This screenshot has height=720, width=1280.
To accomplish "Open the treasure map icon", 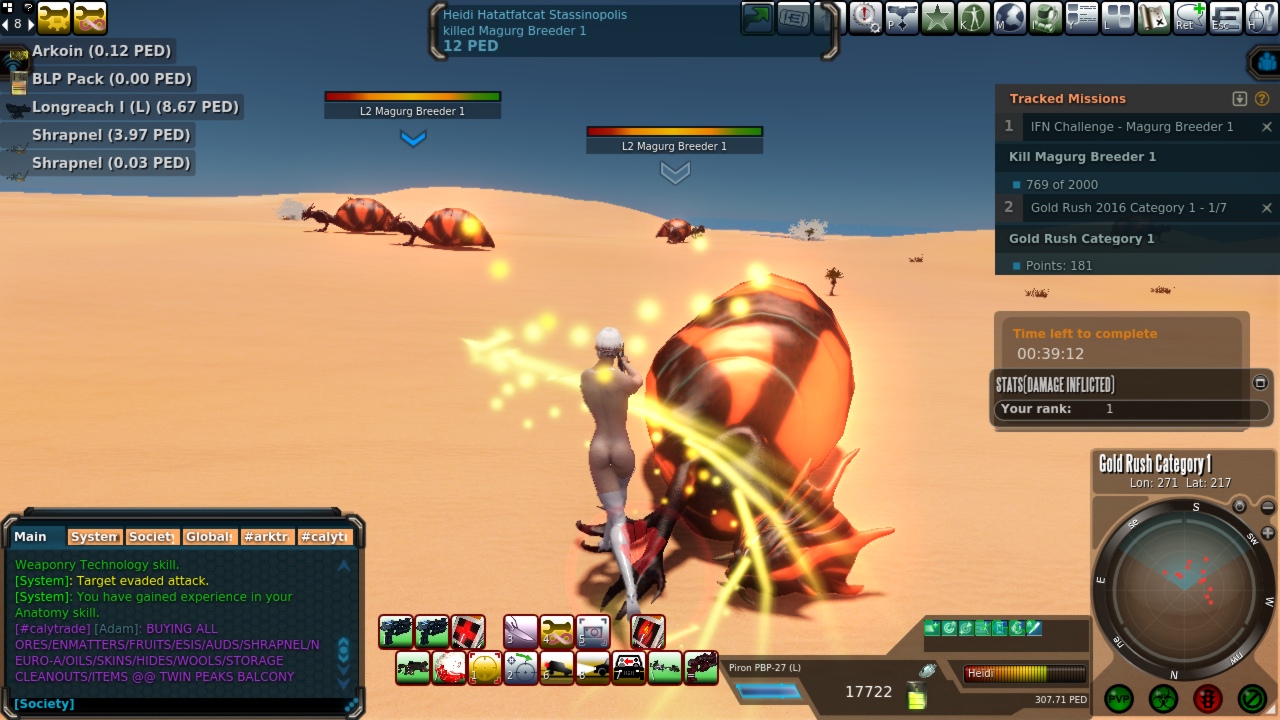I will [x=1154, y=18].
